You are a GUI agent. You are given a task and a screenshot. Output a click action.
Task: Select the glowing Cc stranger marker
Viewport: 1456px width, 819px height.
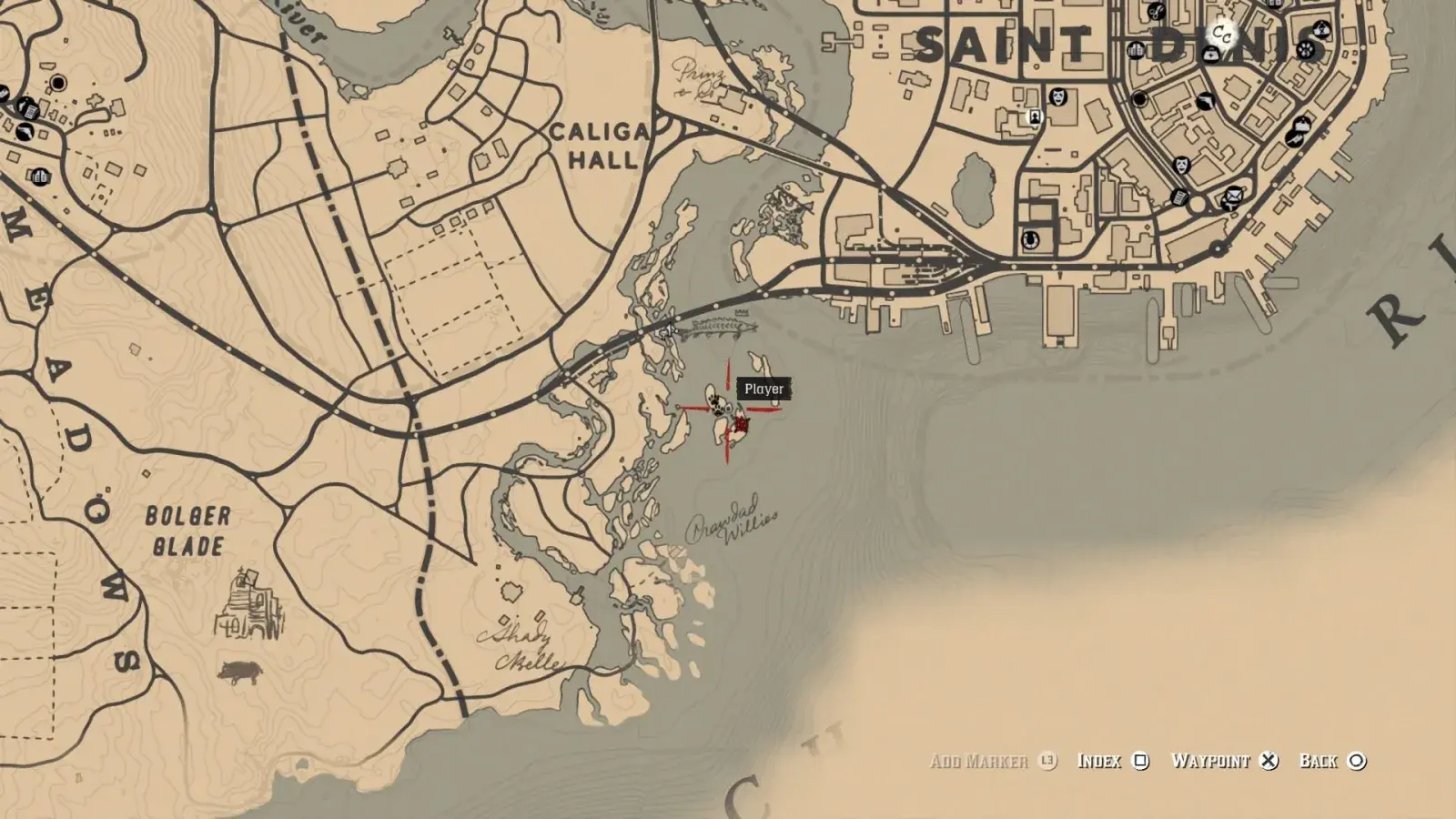click(x=1221, y=35)
